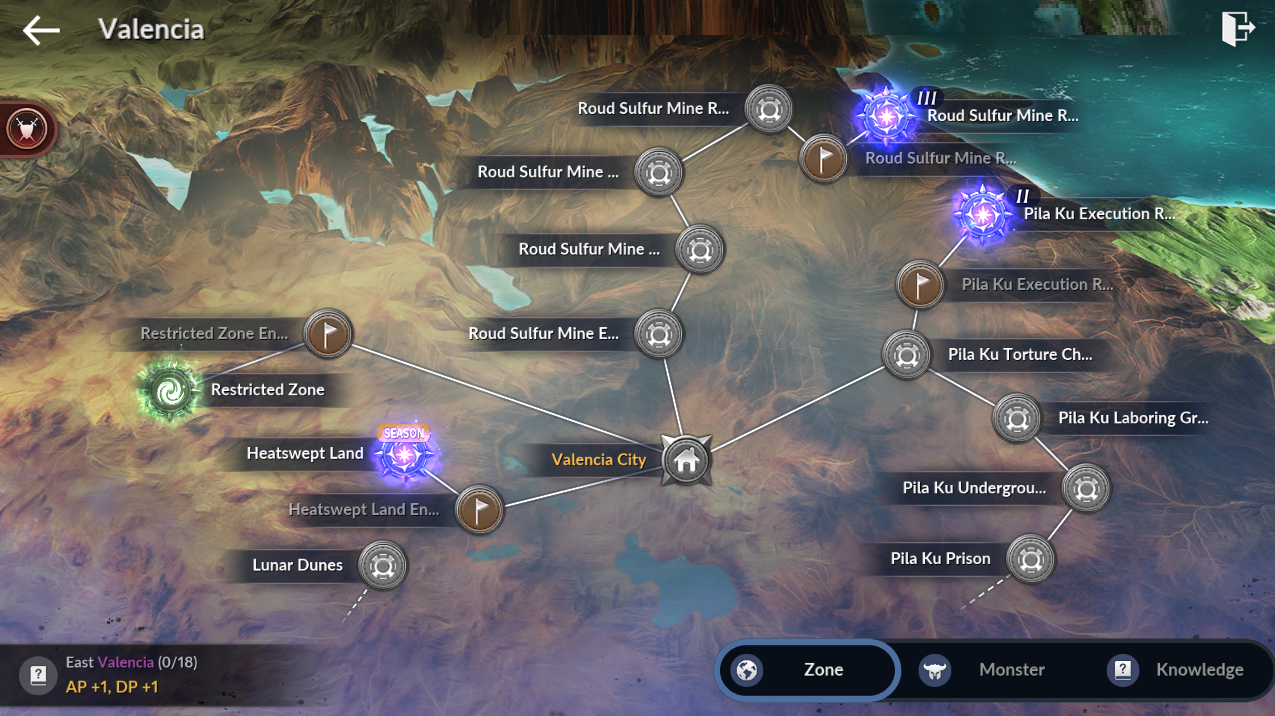Screen dimensions: 1275x716
Task: Exit the map via the door icon
Action: [x=1237, y=29]
